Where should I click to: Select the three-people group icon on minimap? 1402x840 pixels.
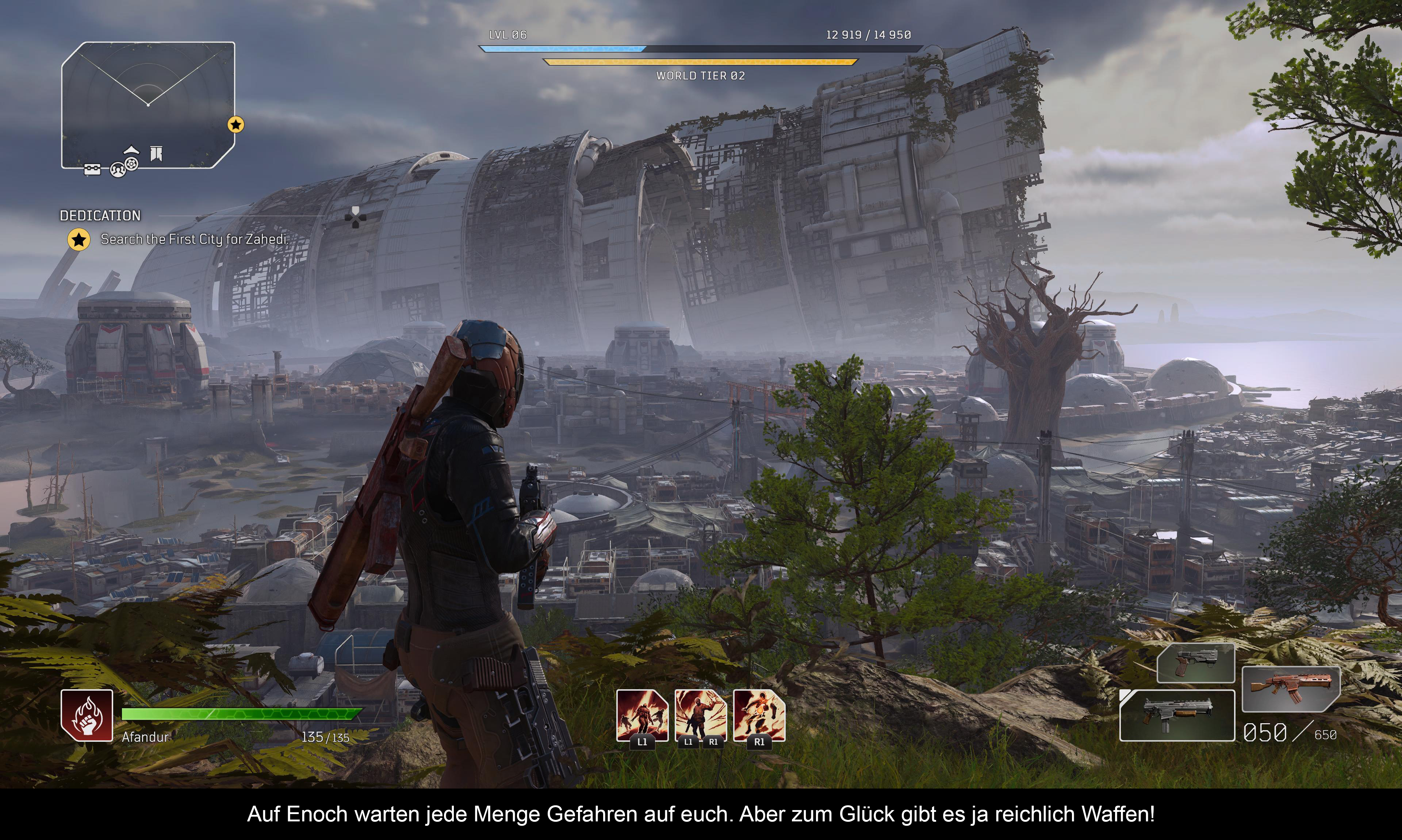117,170
